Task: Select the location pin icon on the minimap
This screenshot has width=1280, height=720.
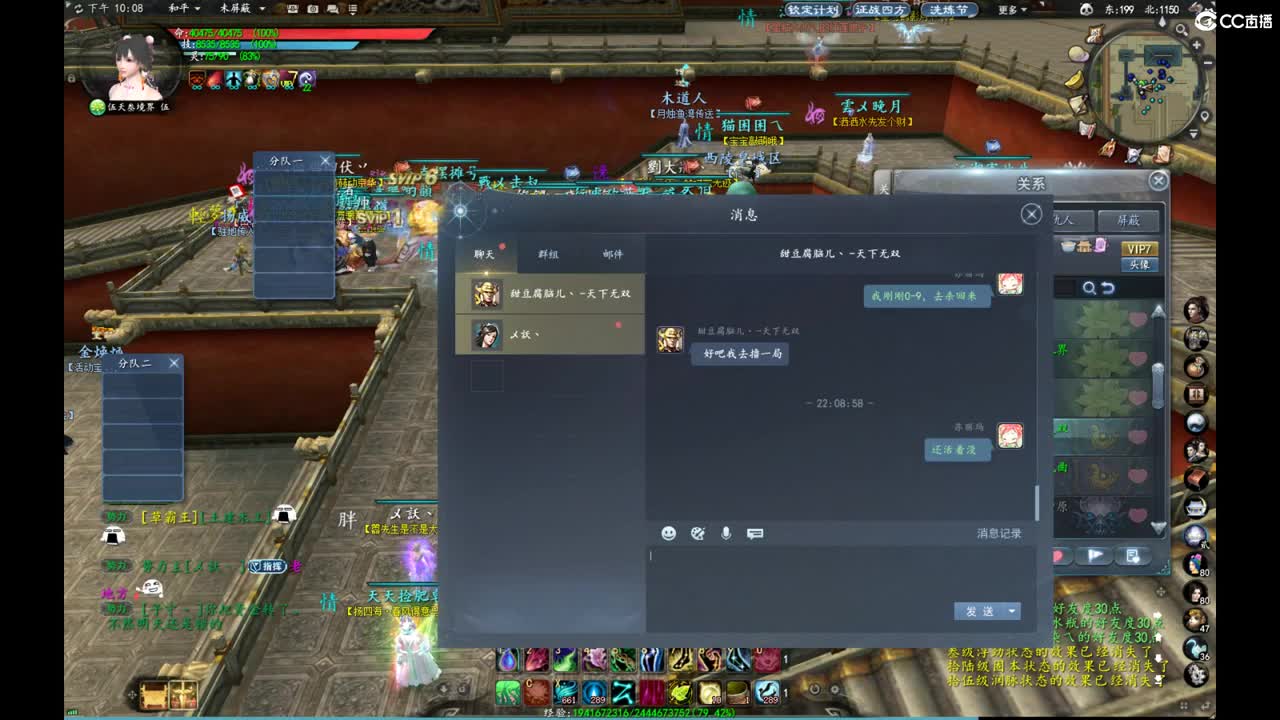Action: [1205, 115]
